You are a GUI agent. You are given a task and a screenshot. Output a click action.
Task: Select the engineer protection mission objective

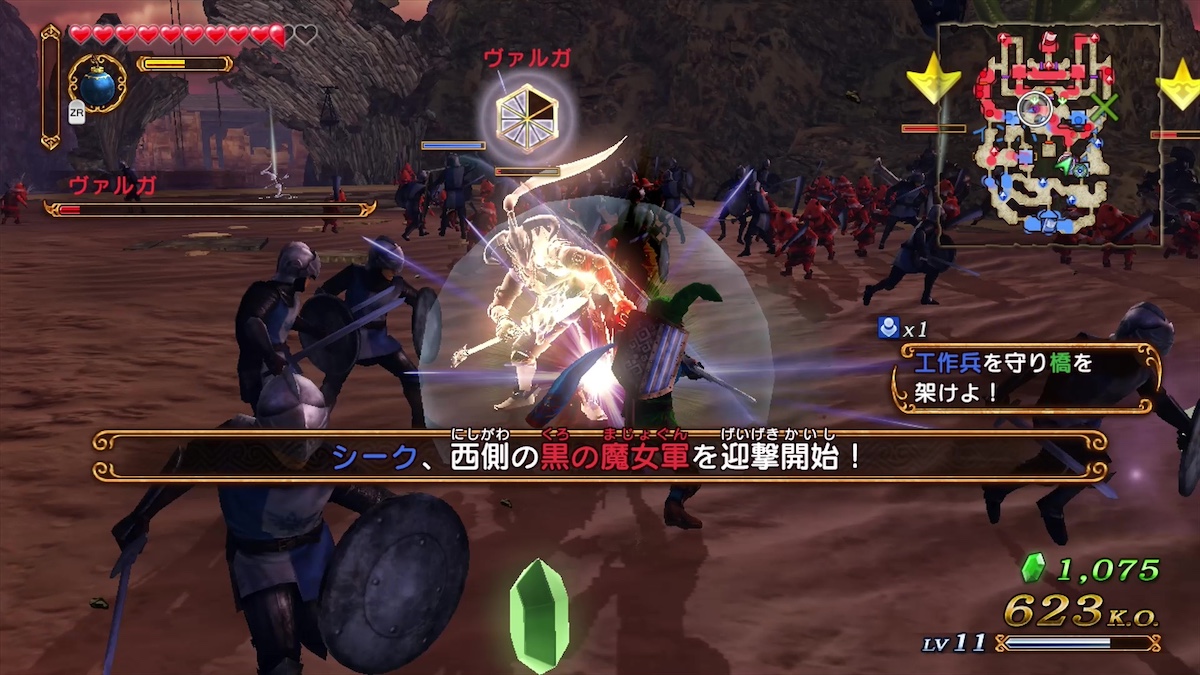tap(1028, 377)
